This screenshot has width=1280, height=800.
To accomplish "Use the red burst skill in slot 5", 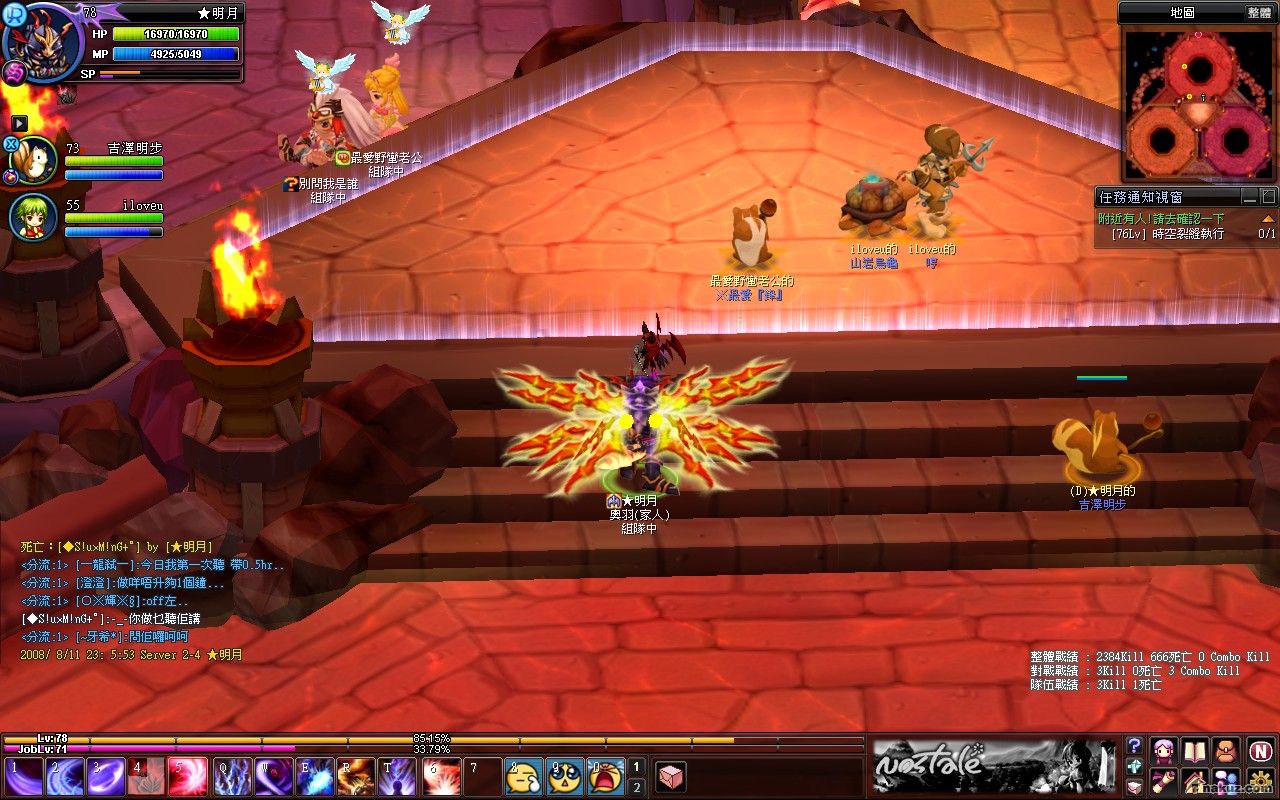I will click(189, 777).
